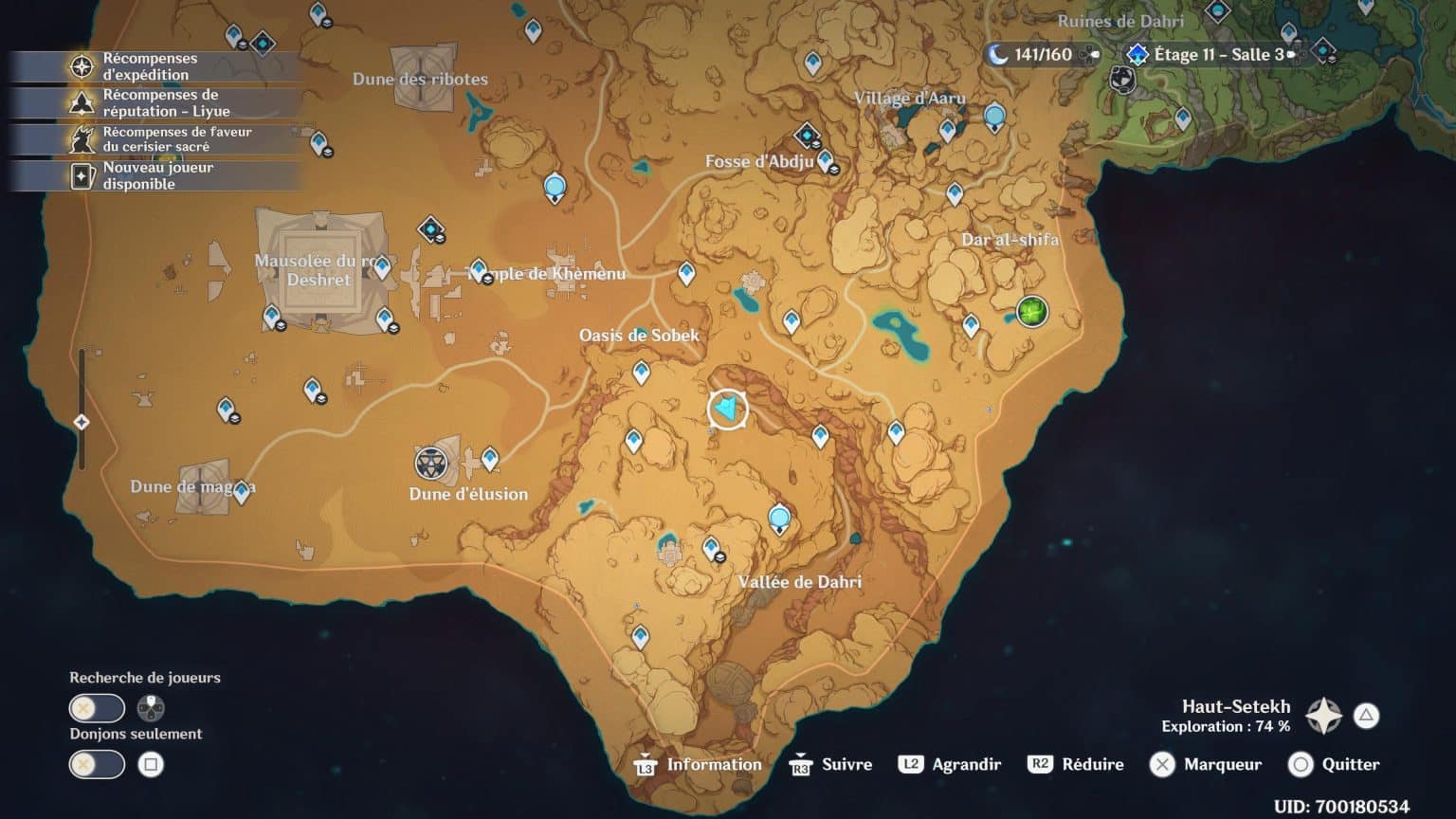Select the custom flag marker in the map center

click(x=726, y=409)
